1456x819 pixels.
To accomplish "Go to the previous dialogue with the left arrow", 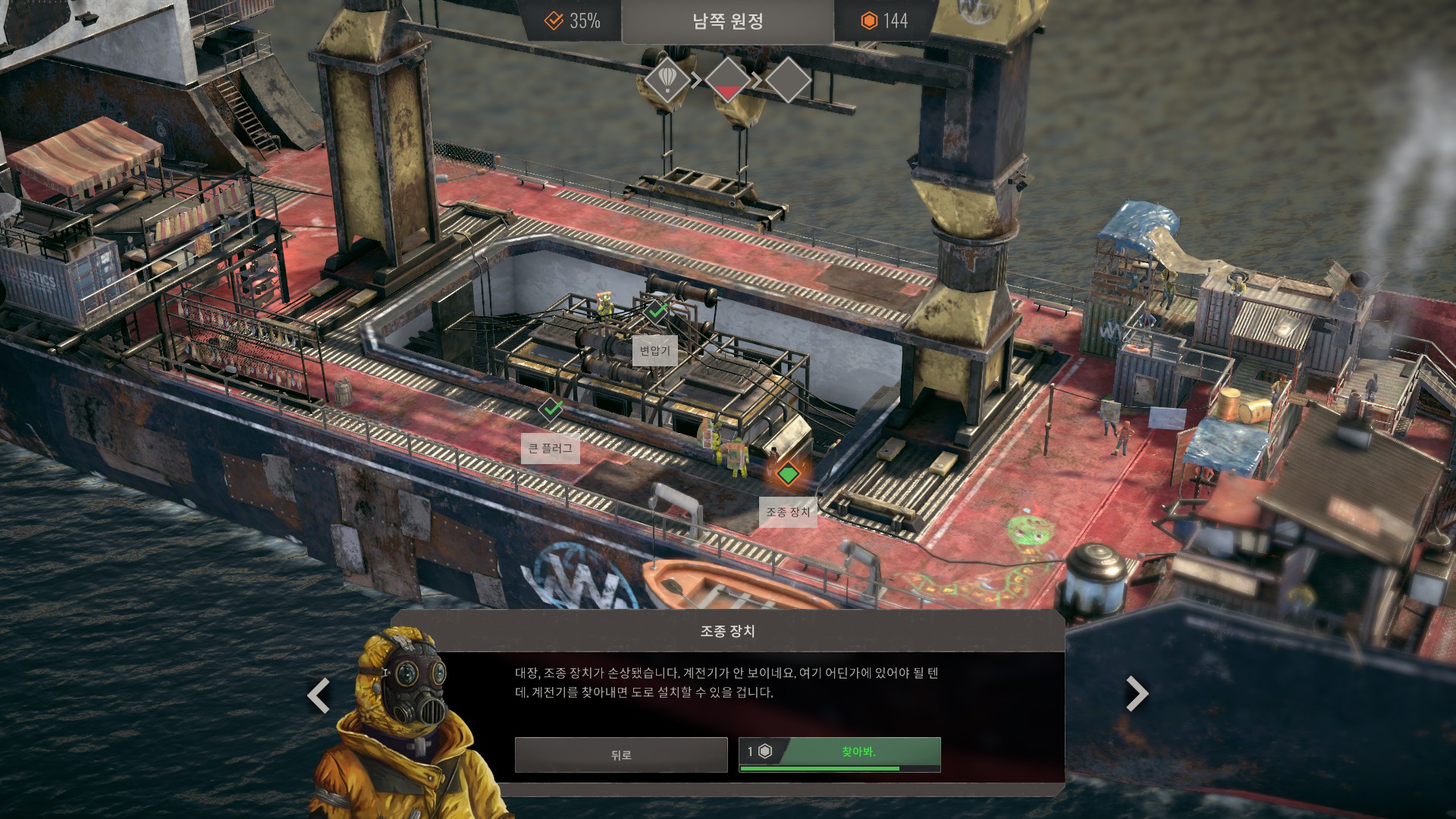I will [x=318, y=695].
